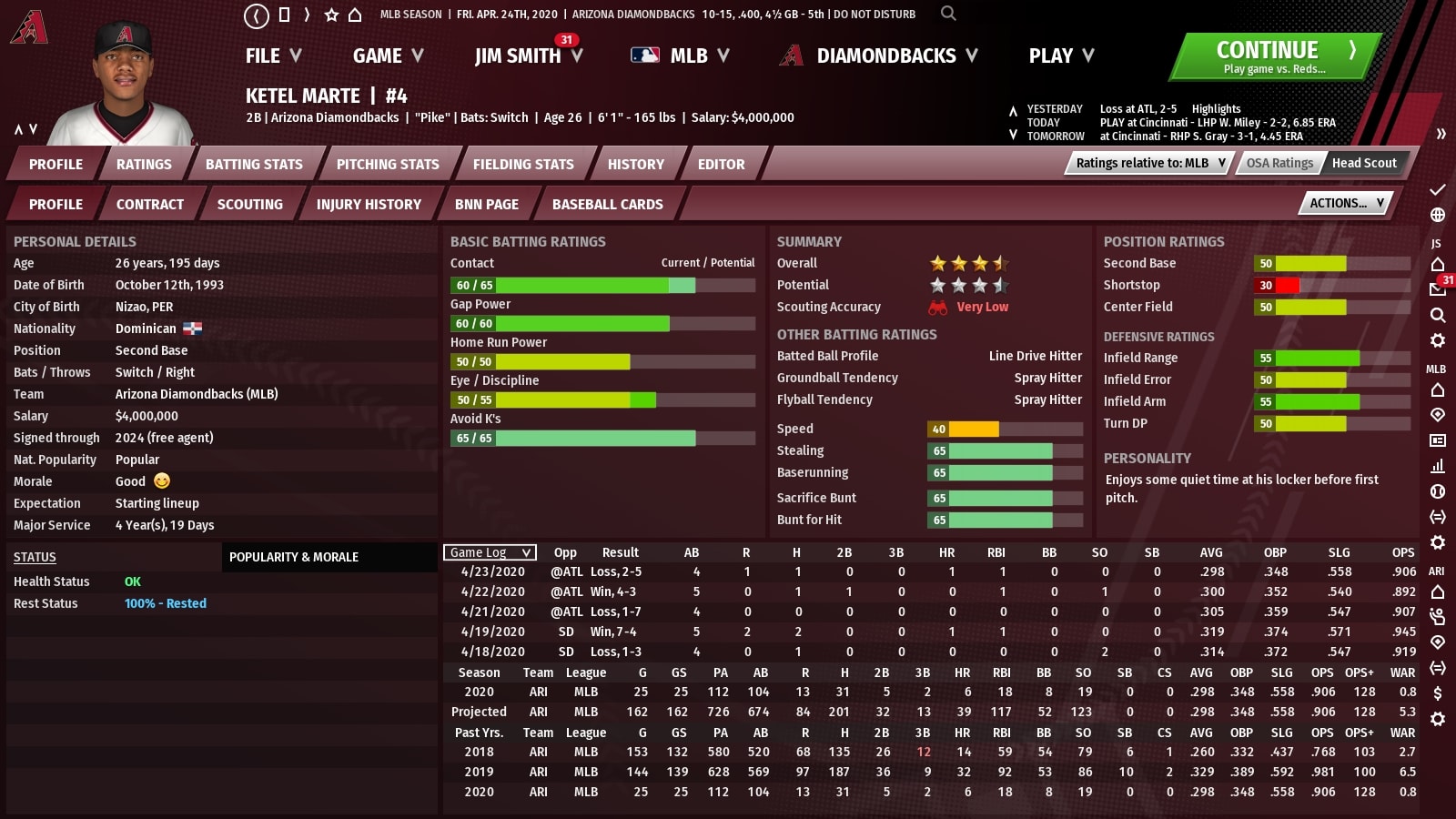The image size is (1456, 819).
Task: Open the Jim Smith manager menu
Action: point(528,56)
